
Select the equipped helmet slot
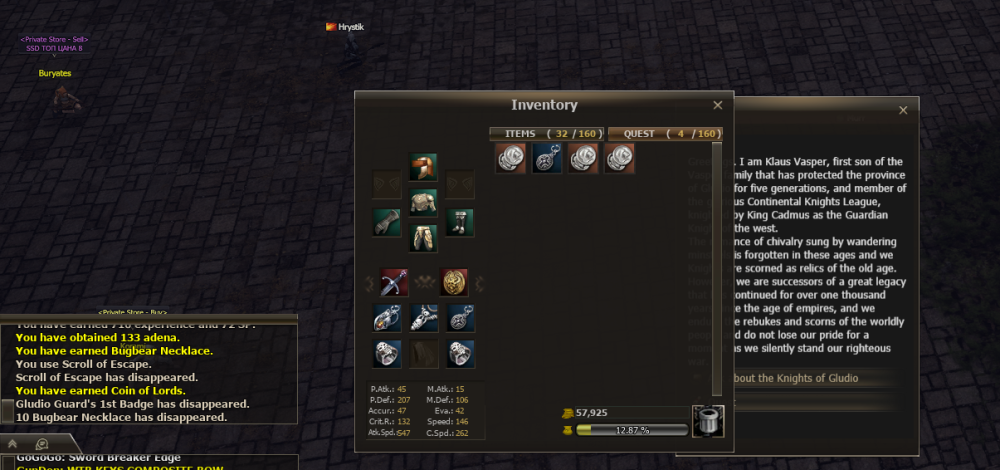423,167
